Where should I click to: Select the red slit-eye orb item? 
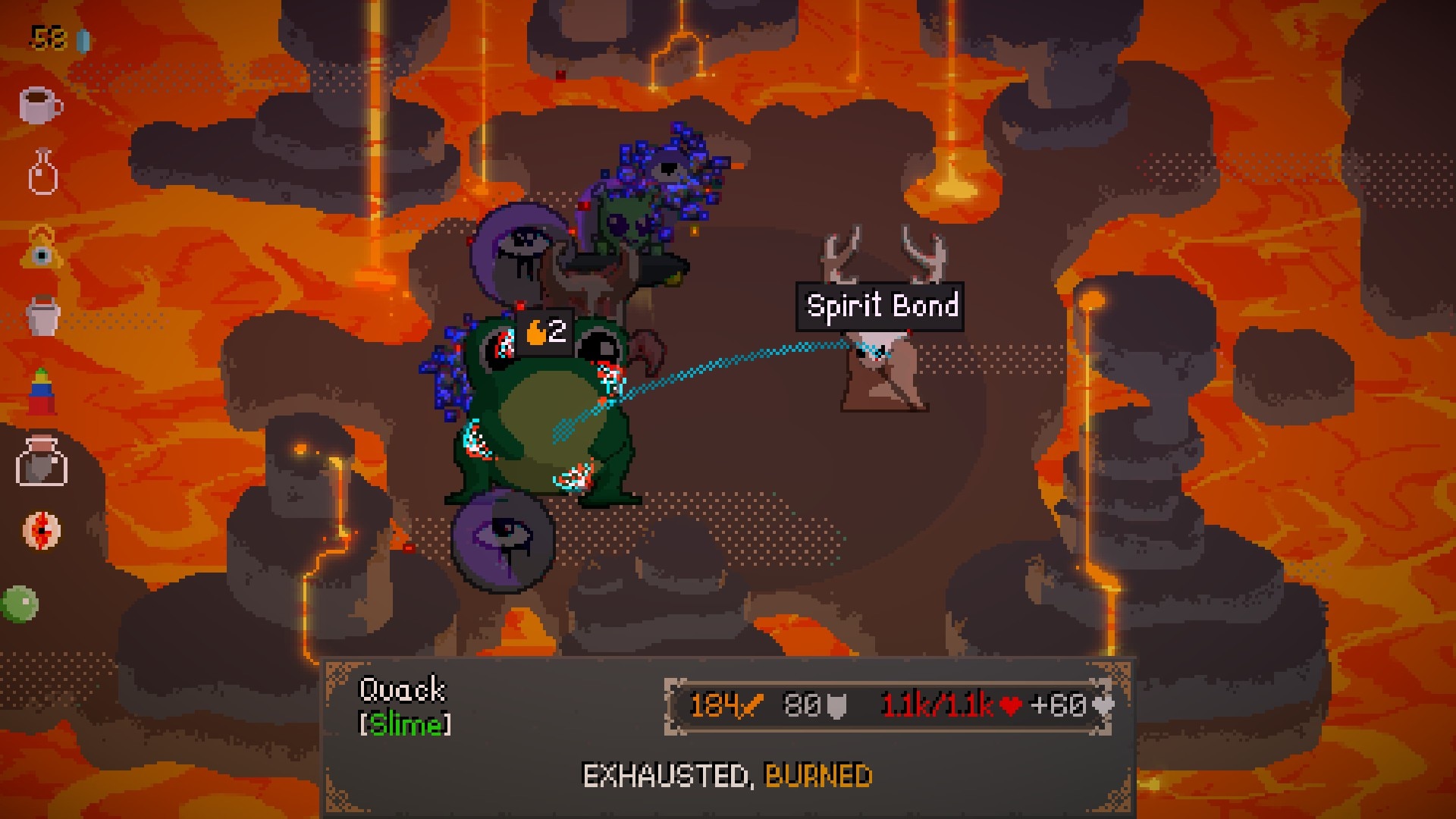click(41, 530)
